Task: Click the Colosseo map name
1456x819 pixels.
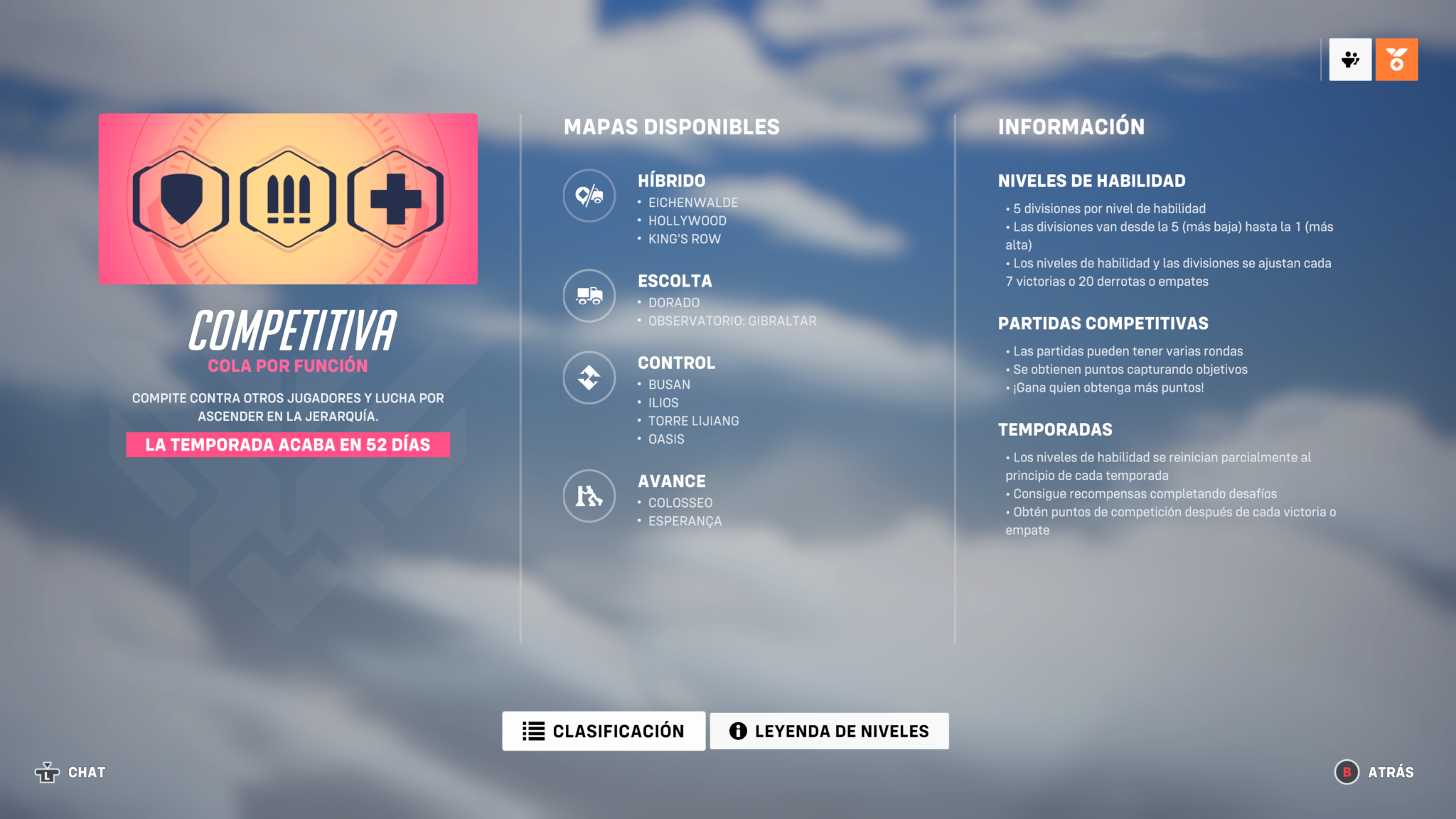Action: point(680,502)
